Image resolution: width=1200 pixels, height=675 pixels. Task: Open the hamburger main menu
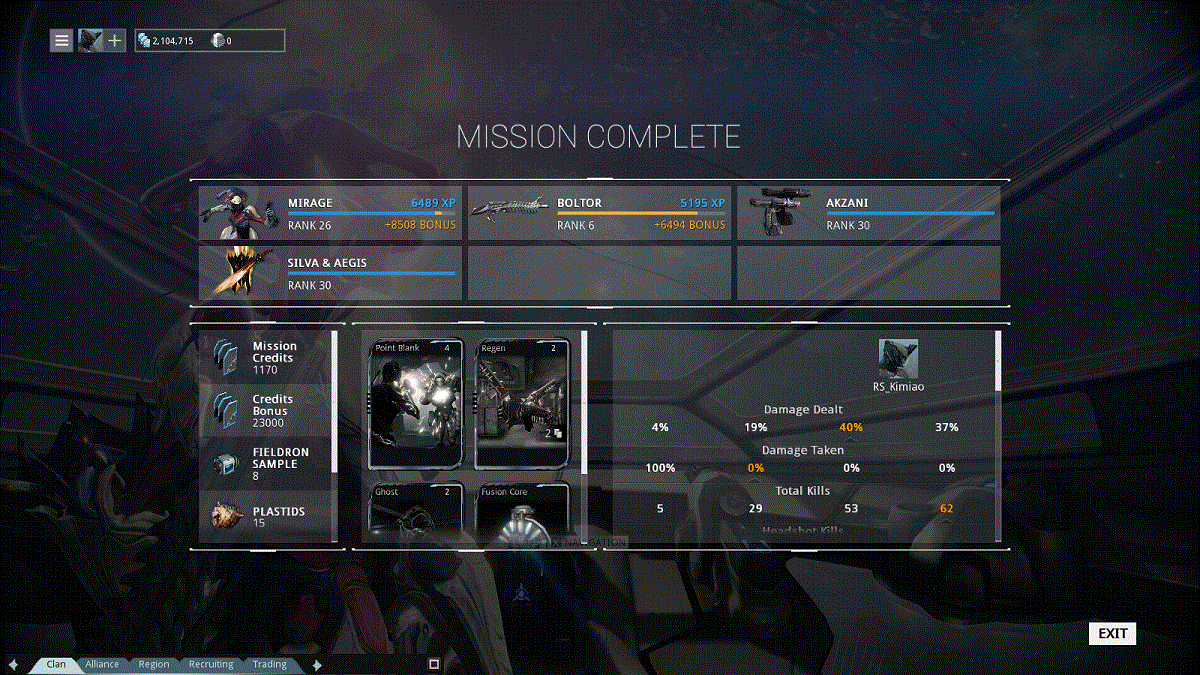[62, 40]
